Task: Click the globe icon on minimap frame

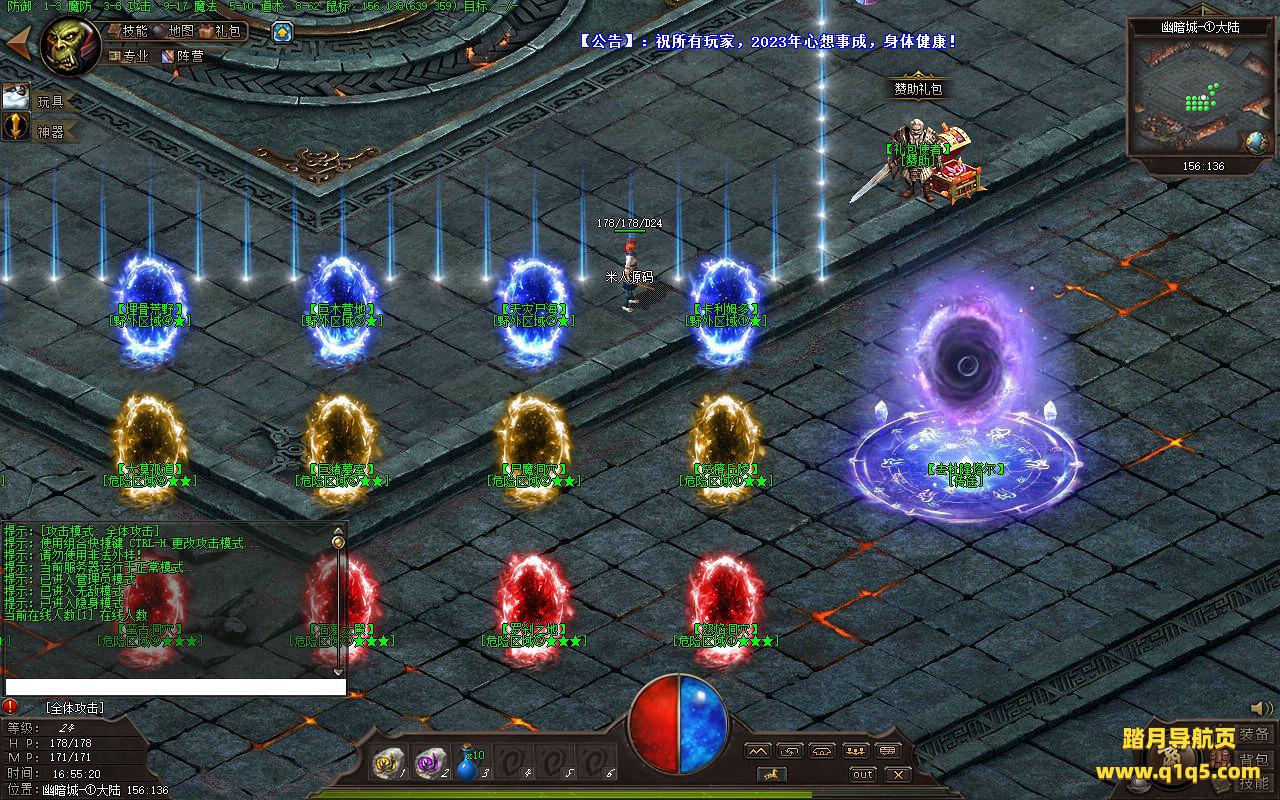Action: 1256,143
